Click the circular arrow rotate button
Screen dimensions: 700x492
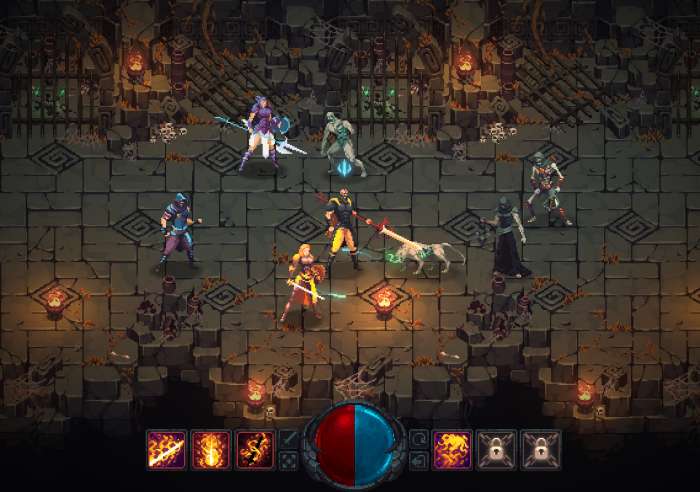[x=418, y=438]
